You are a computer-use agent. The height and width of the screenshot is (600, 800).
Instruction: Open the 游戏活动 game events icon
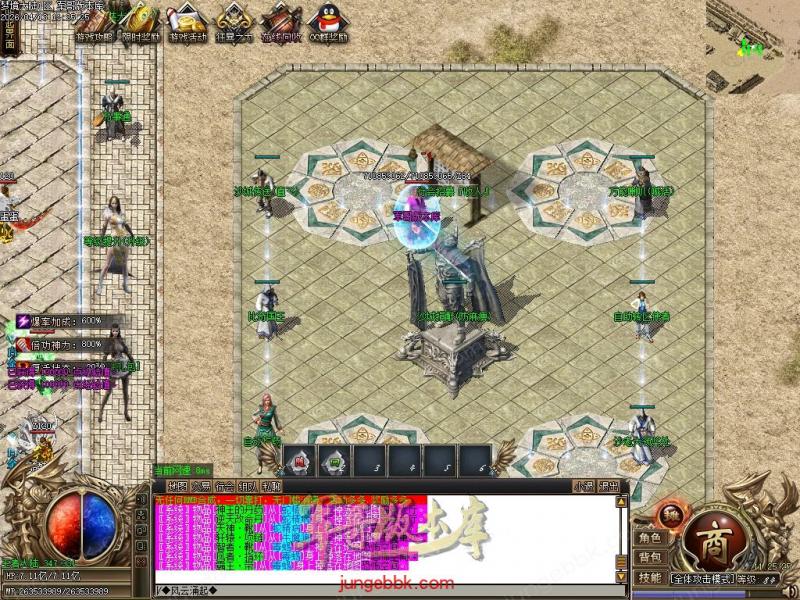click(x=188, y=20)
